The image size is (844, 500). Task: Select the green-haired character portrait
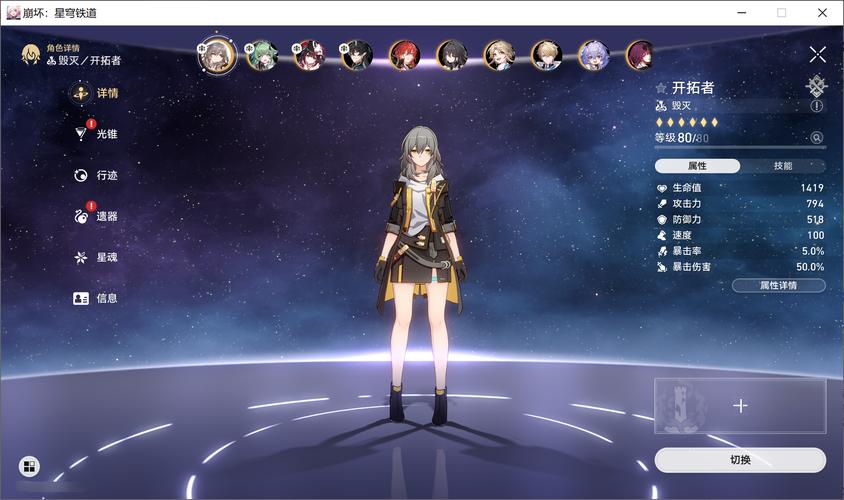(262, 54)
